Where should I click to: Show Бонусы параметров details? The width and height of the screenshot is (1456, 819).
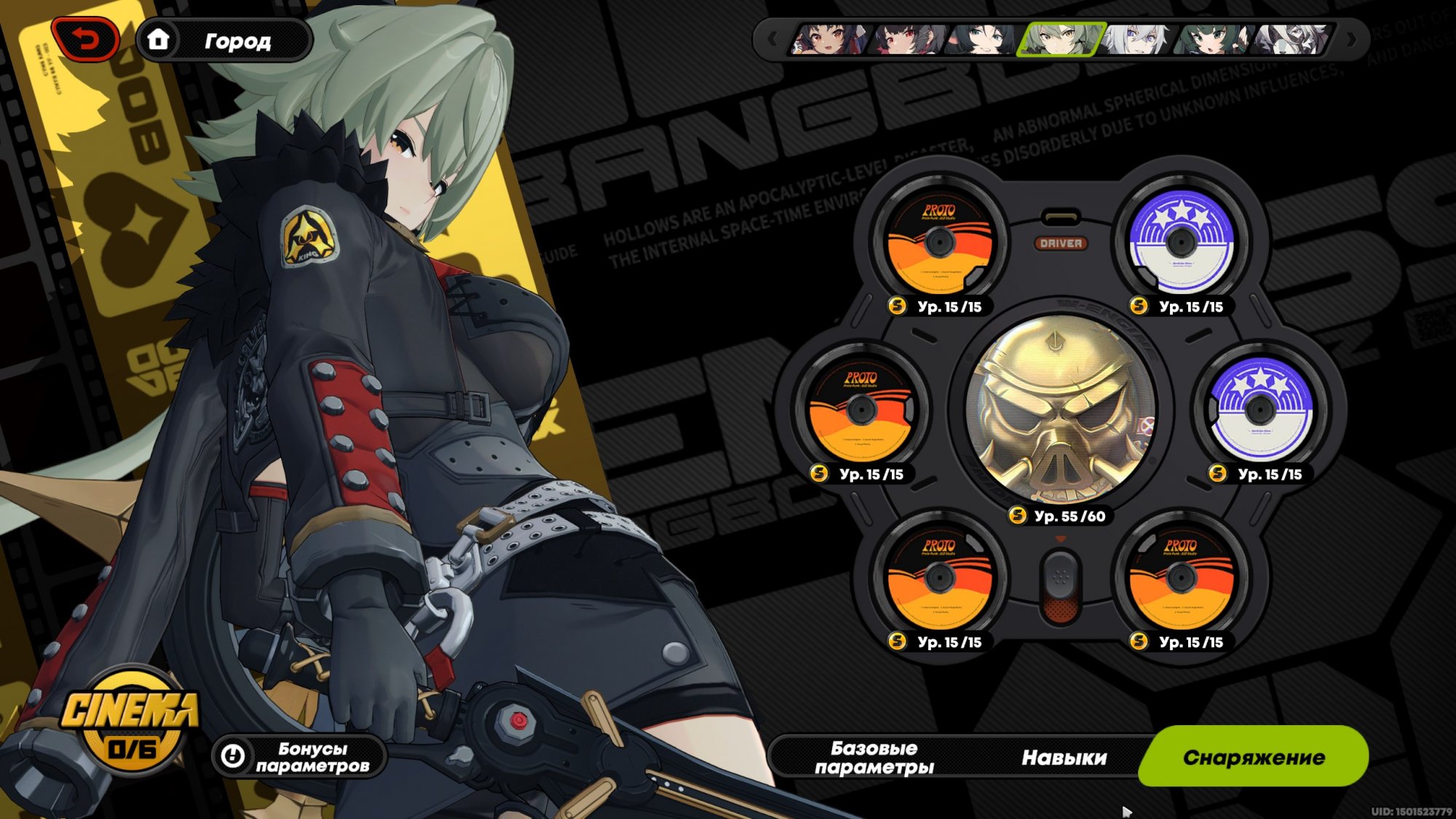coord(299,757)
